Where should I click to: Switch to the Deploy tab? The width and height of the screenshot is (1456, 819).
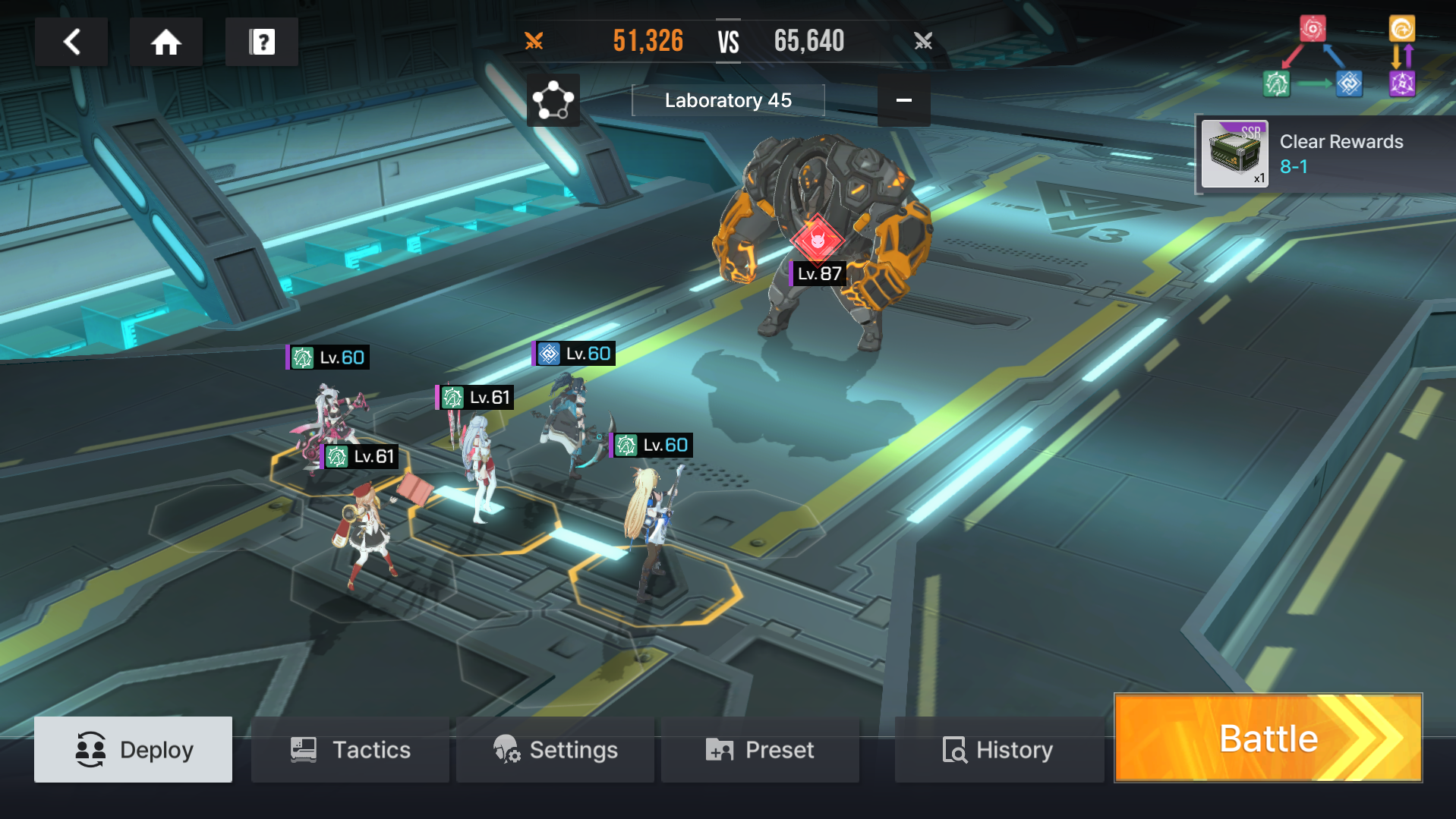tap(134, 749)
